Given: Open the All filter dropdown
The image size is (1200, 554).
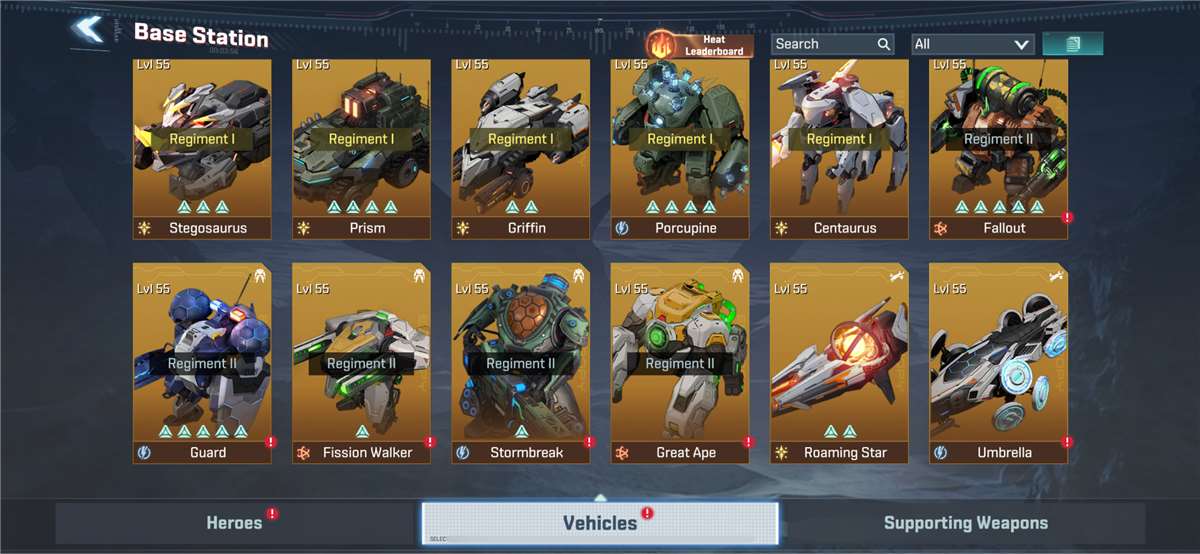Looking at the screenshot, I should click(972, 44).
